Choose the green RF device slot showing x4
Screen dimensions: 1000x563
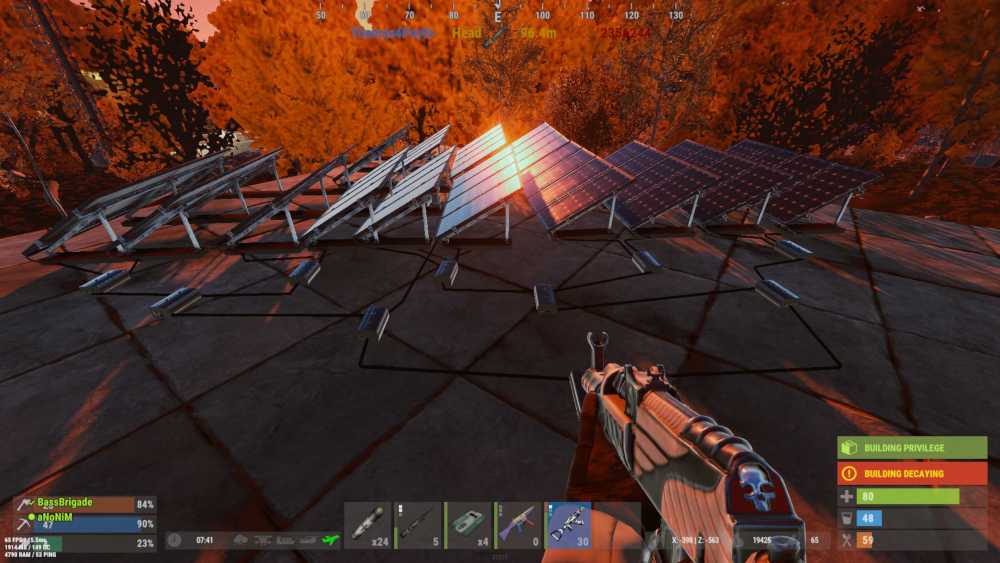point(468,525)
